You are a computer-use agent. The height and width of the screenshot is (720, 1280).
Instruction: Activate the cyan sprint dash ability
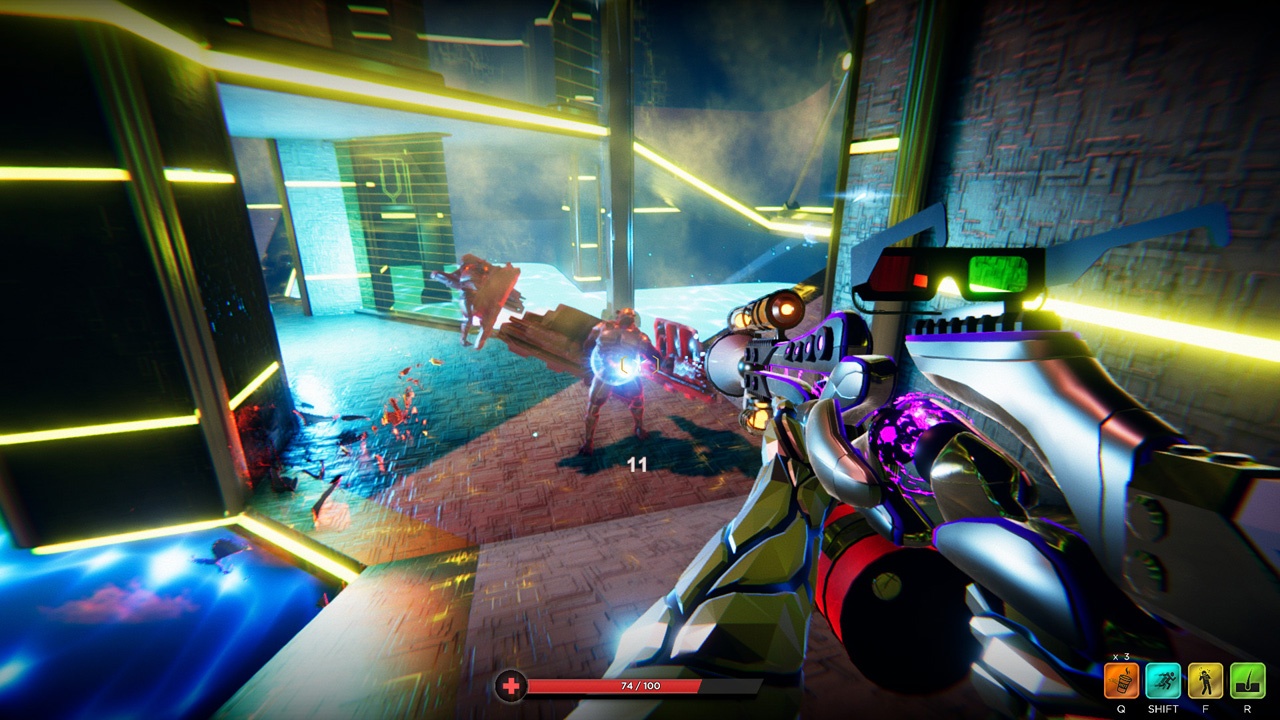coord(1163,681)
